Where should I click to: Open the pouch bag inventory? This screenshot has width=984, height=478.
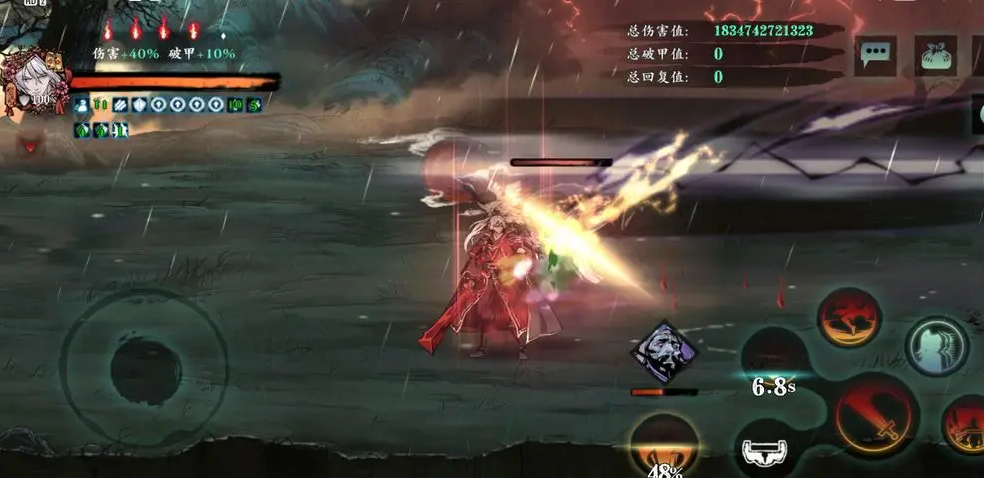(x=935, y=56)
